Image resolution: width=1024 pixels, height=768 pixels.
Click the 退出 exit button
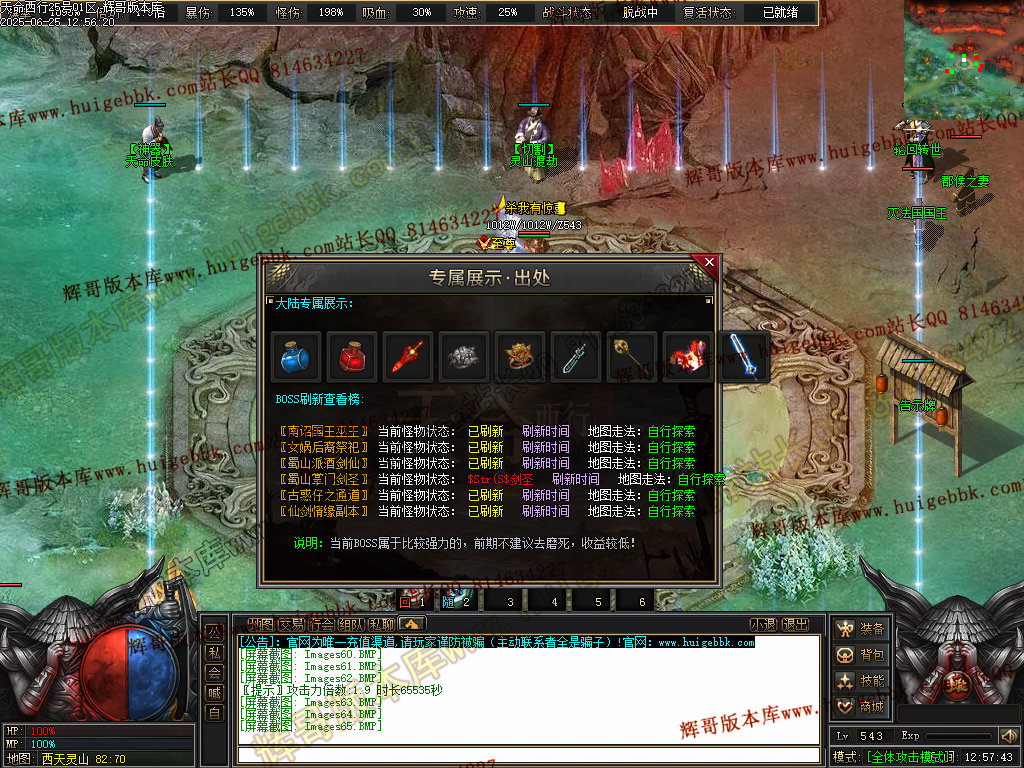(796, 625)
